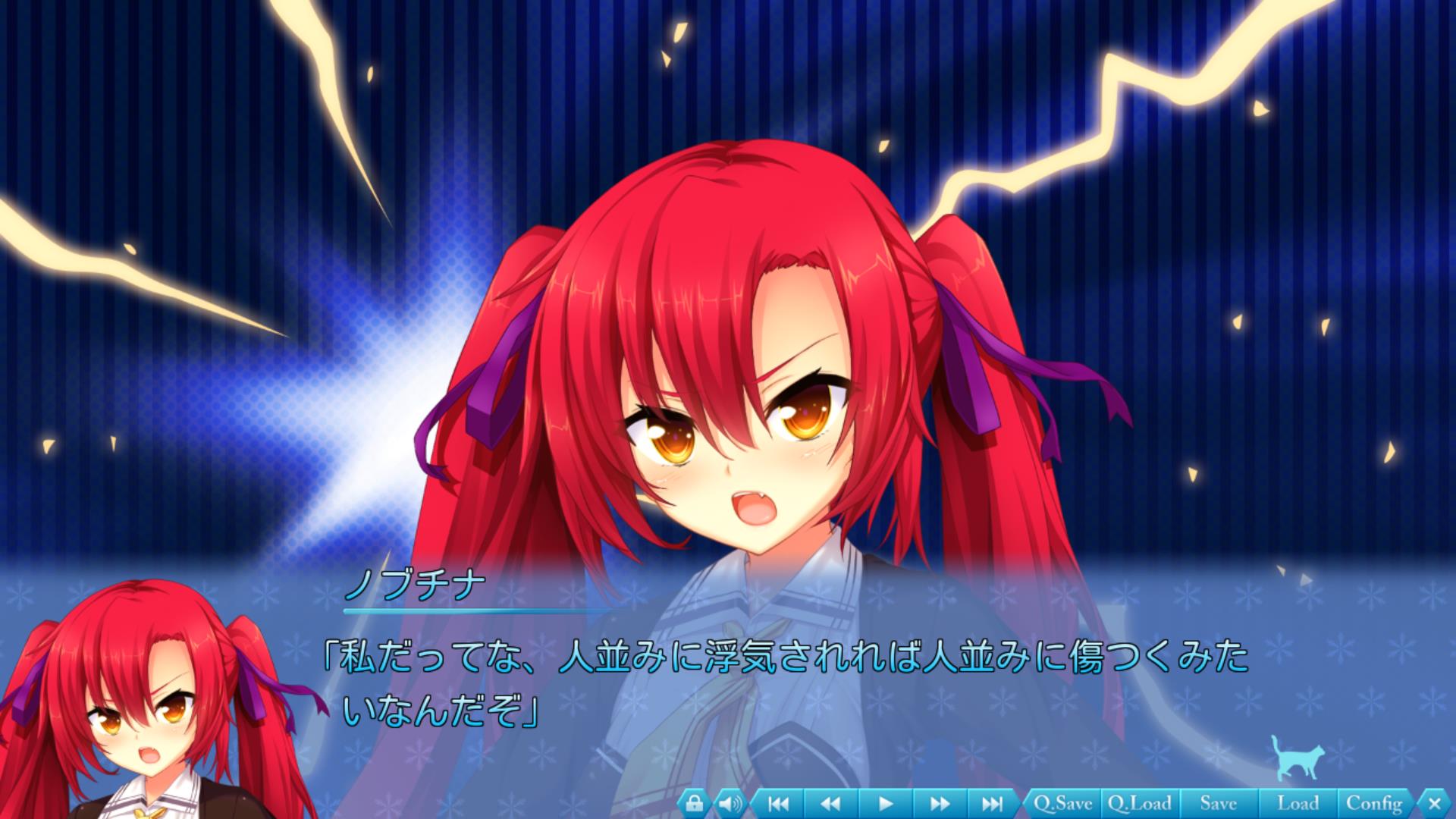Hide the message window with X
Viewport: 1456px width, 819px height.
tap(1433, 803)
